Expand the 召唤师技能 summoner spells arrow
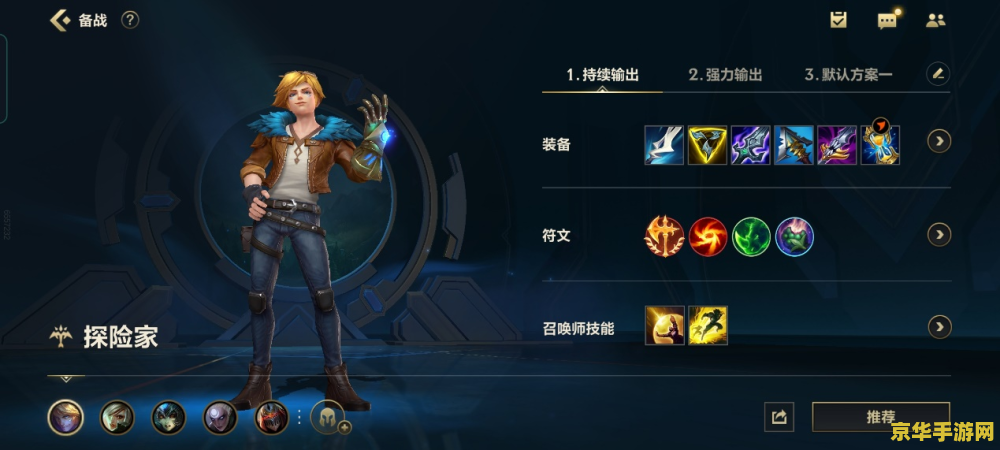 939,327
